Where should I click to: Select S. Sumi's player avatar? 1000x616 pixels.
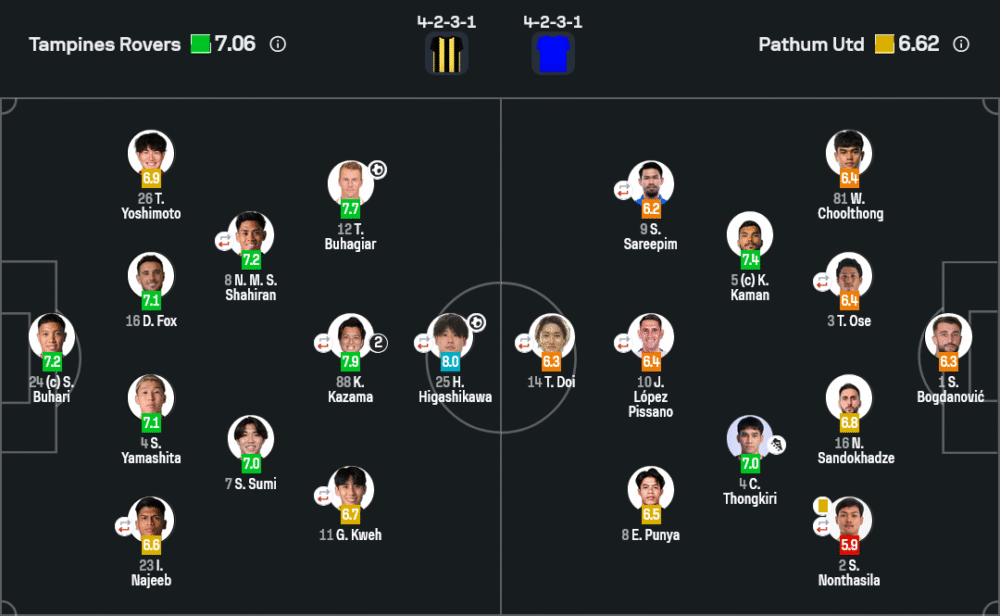(251, 439)
